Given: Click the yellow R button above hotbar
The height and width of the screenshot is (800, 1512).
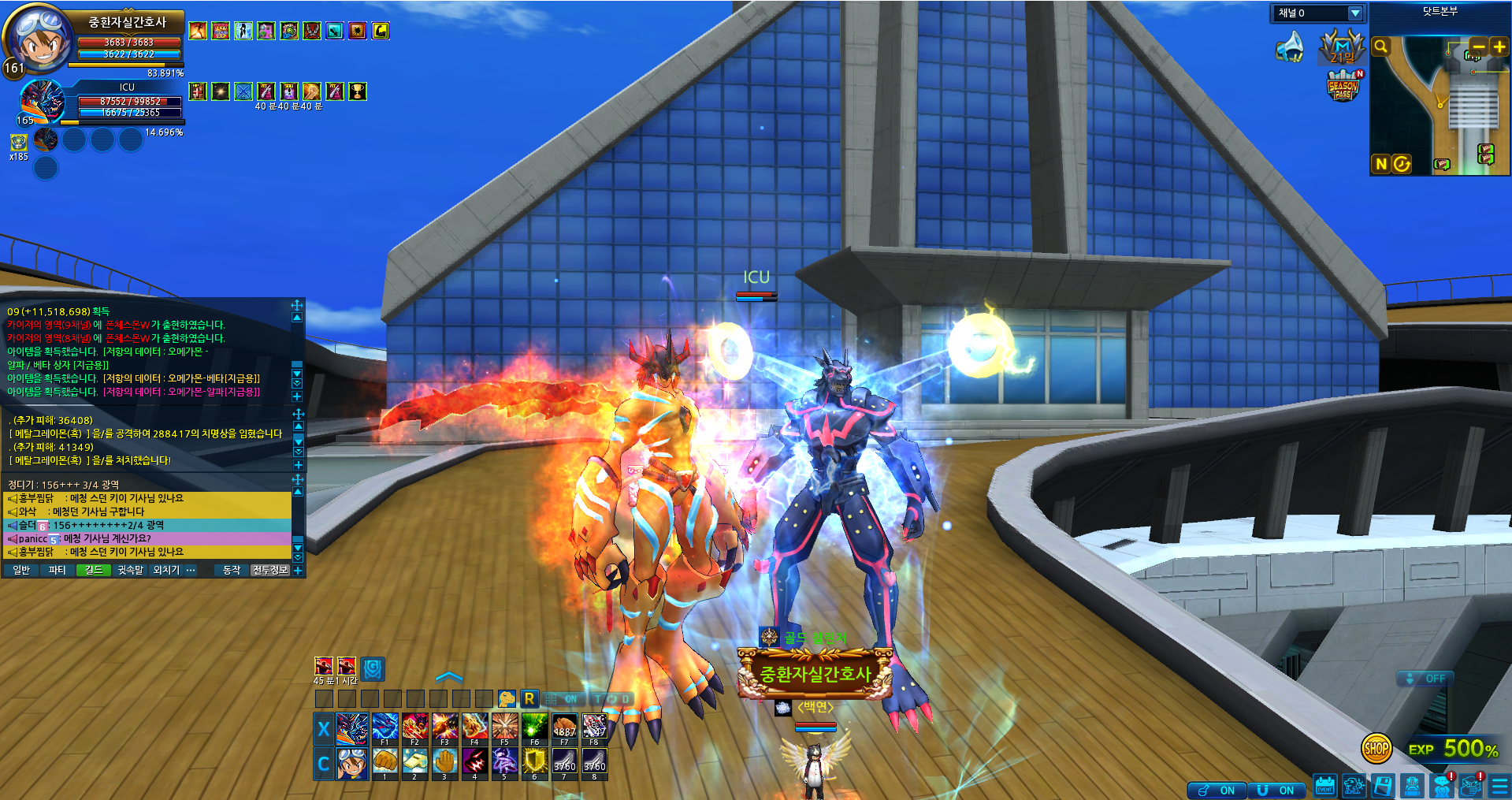Looking at the screenshot, I should (529, 698).
